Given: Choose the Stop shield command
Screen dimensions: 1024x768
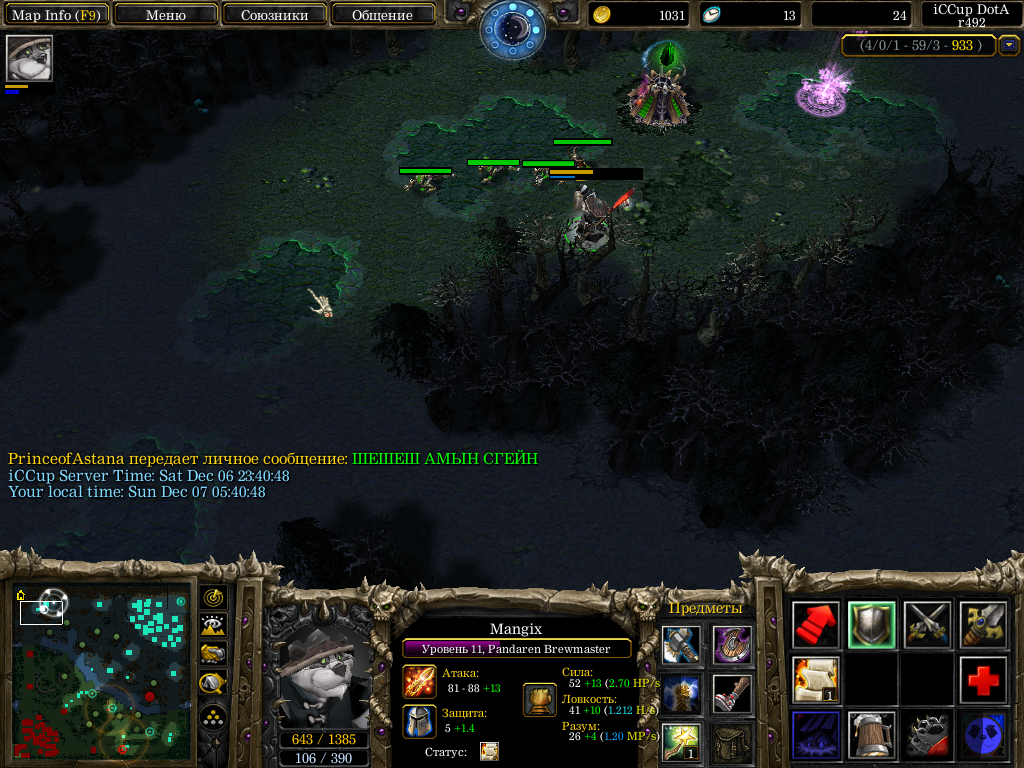Looking at the screenshot, I should (x=872, y=625).
